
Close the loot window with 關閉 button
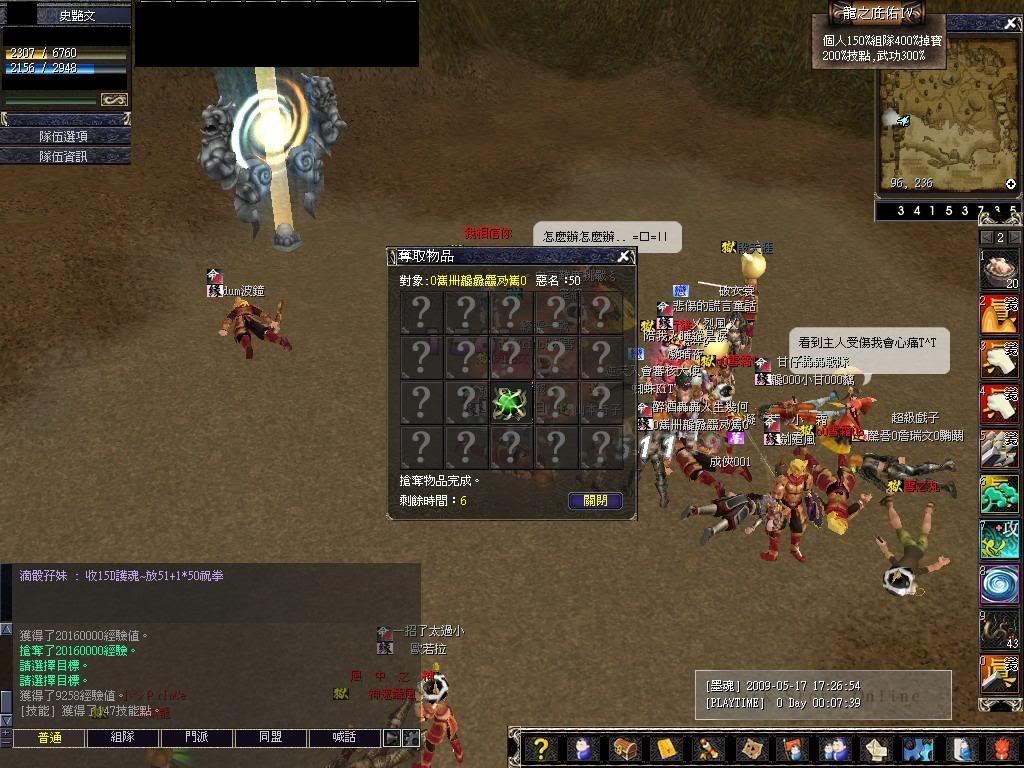coord(595,500)
